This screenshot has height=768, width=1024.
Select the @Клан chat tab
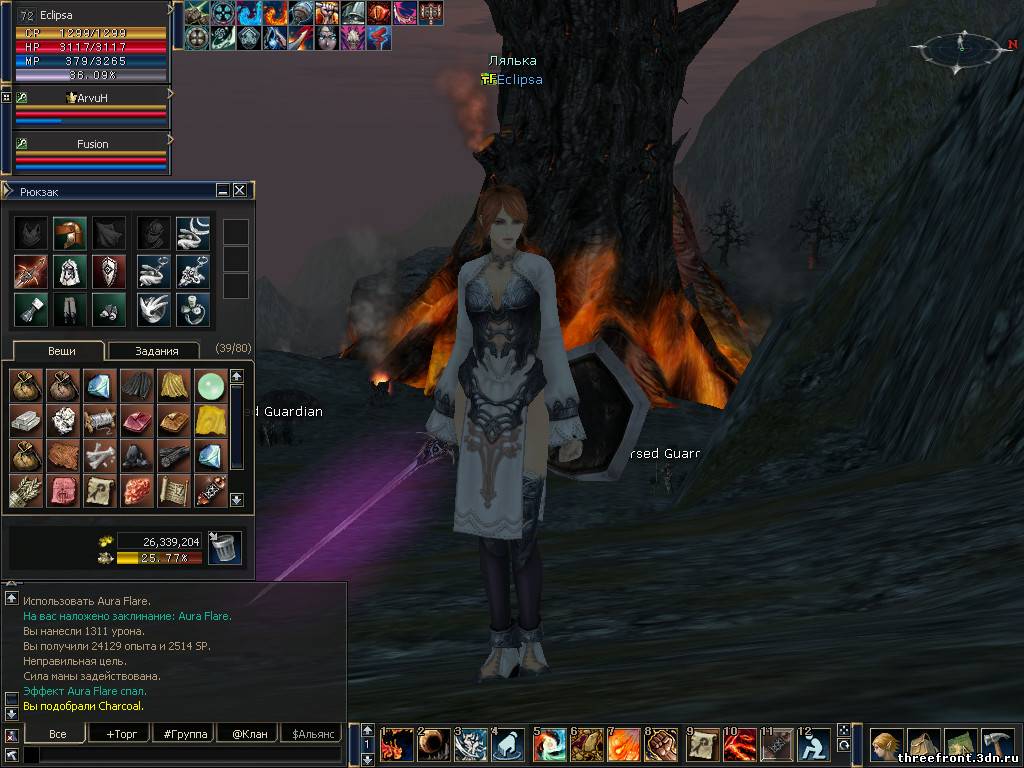pos(248,734)
